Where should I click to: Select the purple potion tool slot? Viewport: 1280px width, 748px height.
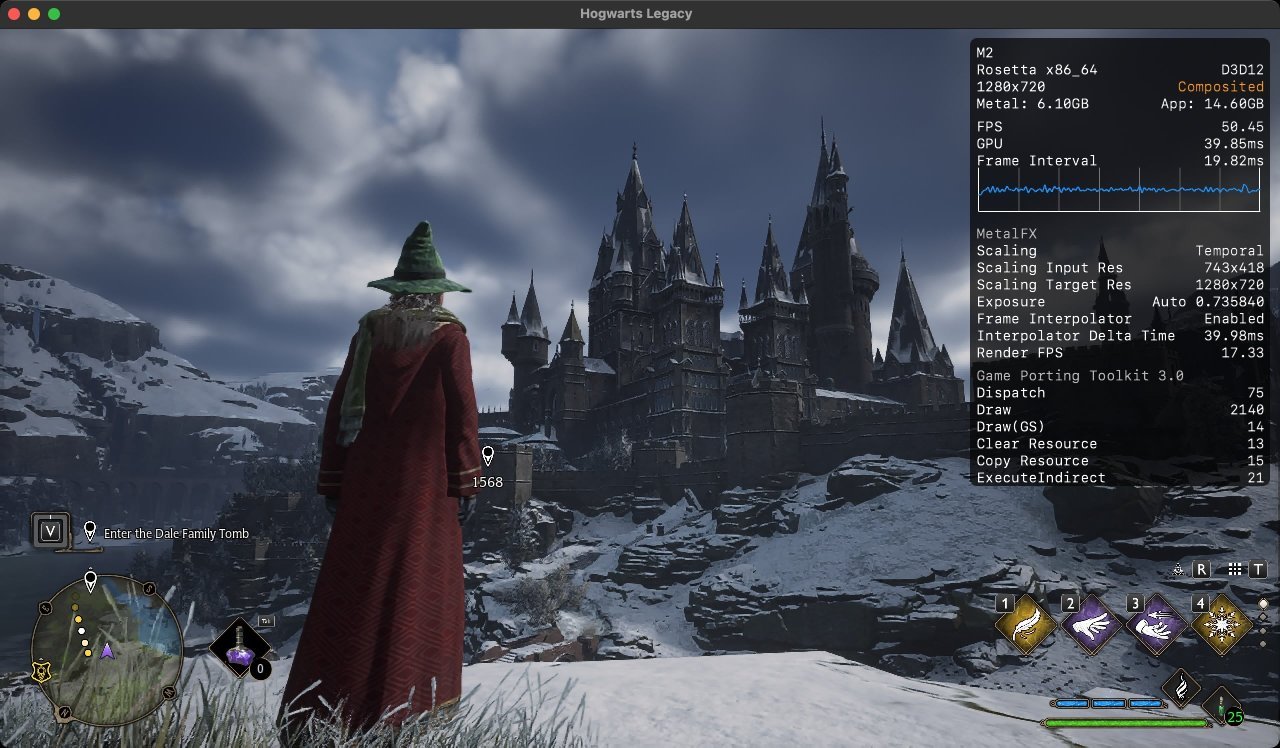pos(240,649)
